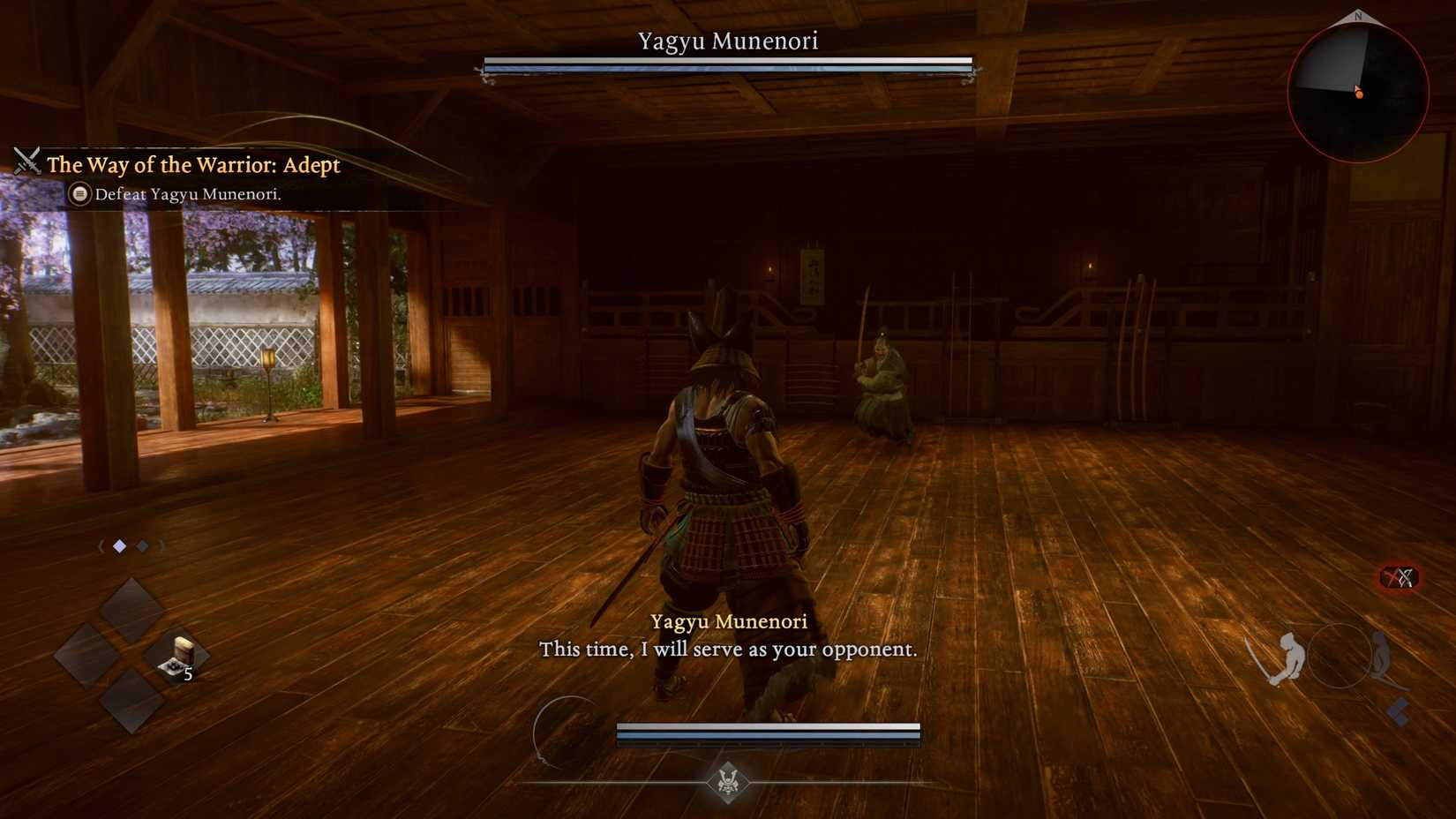Click the objective speech-bubble icon beside Defeat Yagyu Munenori
Image resolution: width=1456 pixels, height=819 pixels.
coord(81,194)
